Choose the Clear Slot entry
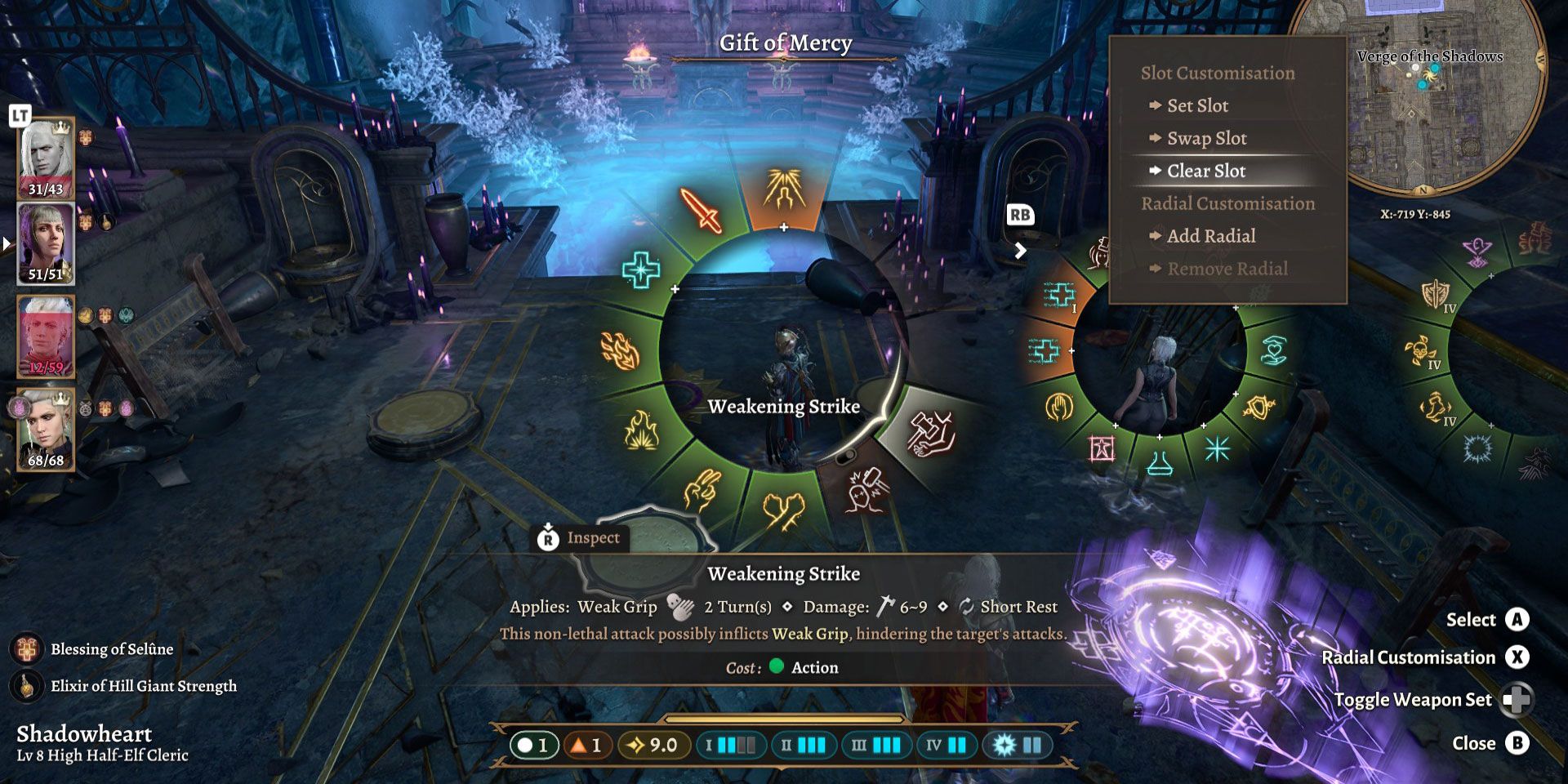Screen dimensions: 1568x784 [1206, 171]
